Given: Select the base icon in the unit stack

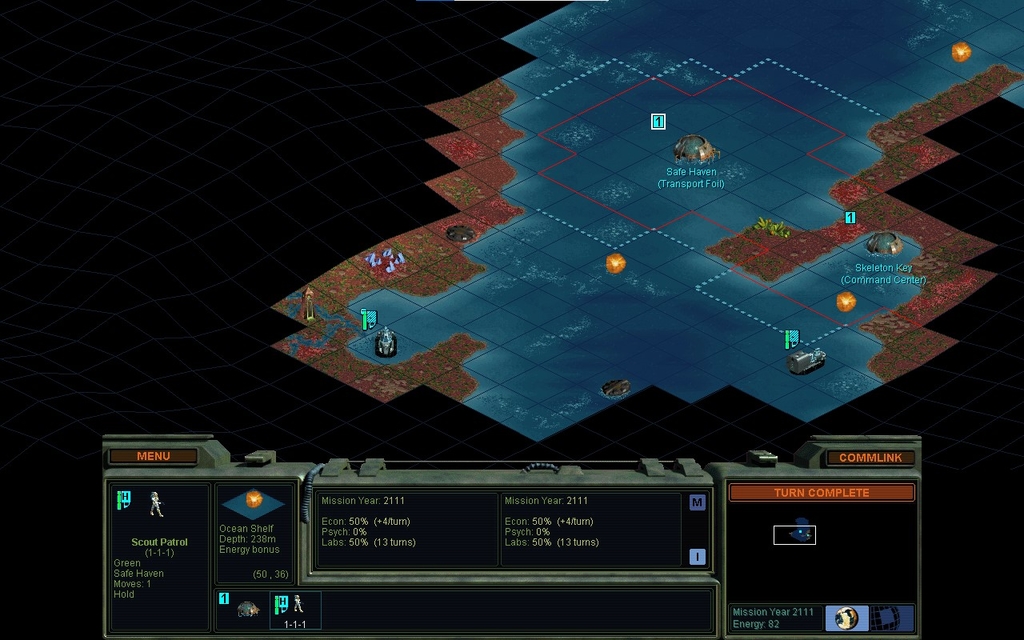Looking at the screenshot, I should [248, 608].
